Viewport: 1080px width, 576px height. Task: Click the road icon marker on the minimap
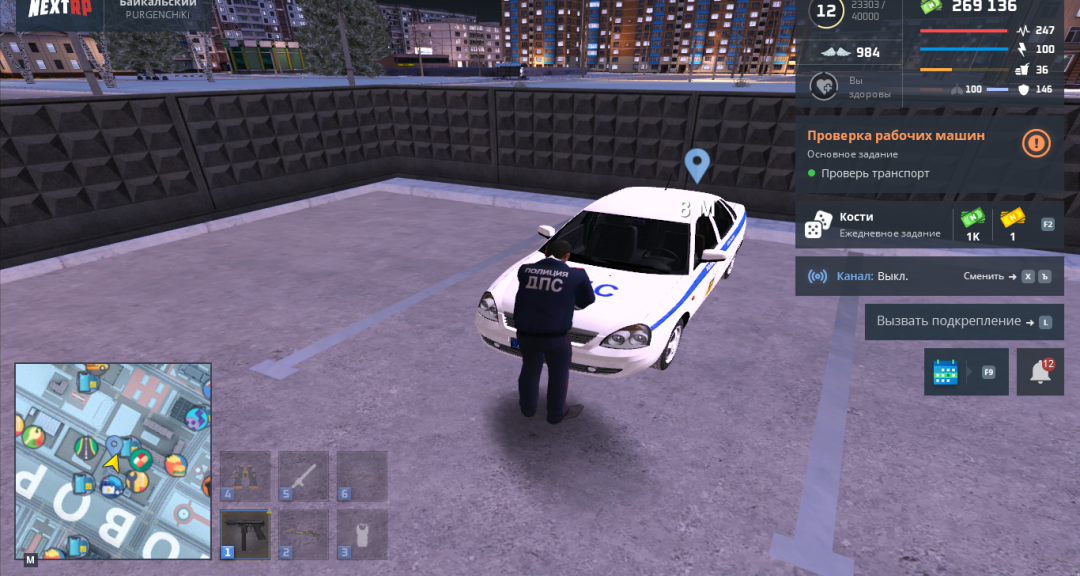coord(87,446)
